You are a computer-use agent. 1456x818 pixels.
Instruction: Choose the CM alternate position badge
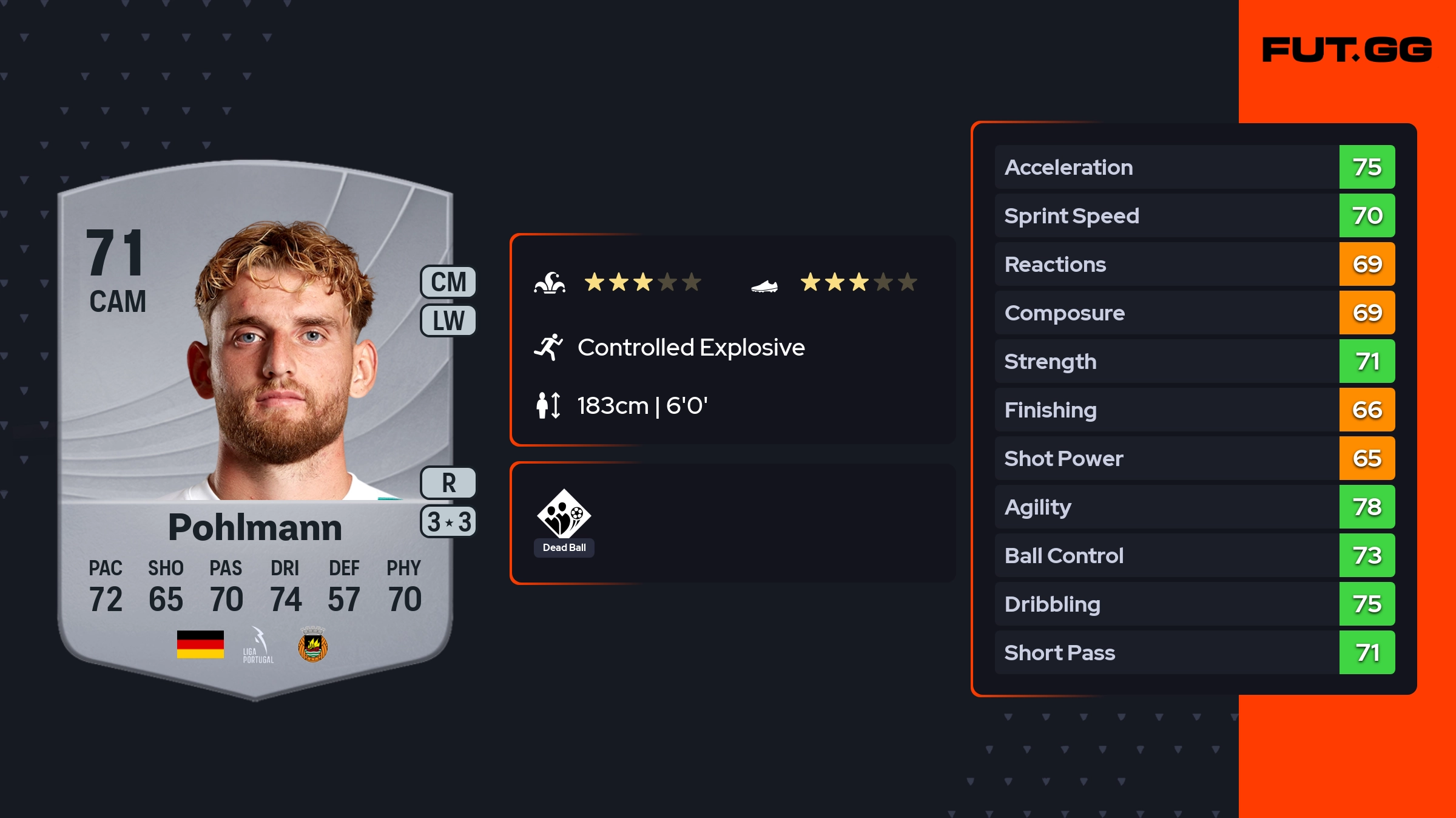point(448,282)
